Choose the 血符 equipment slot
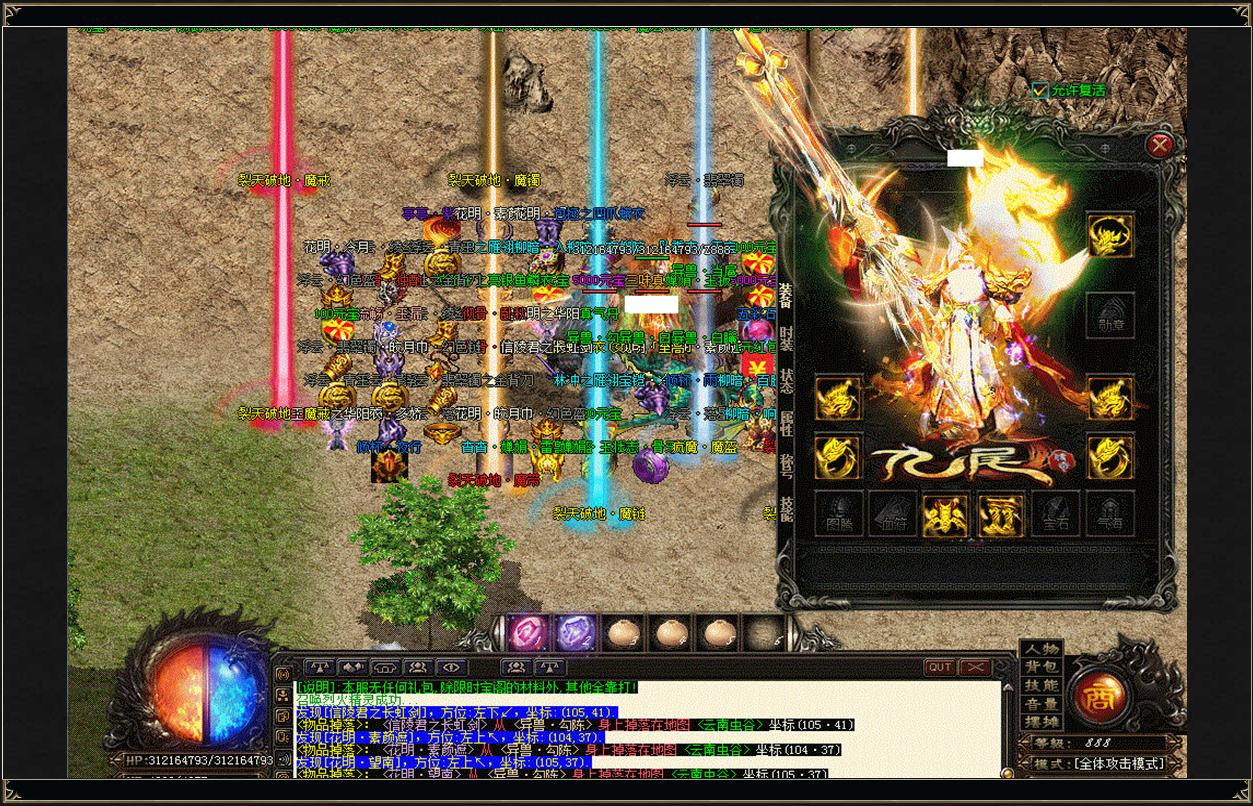This screenshot has width=1253, height=806. point(893,514)
